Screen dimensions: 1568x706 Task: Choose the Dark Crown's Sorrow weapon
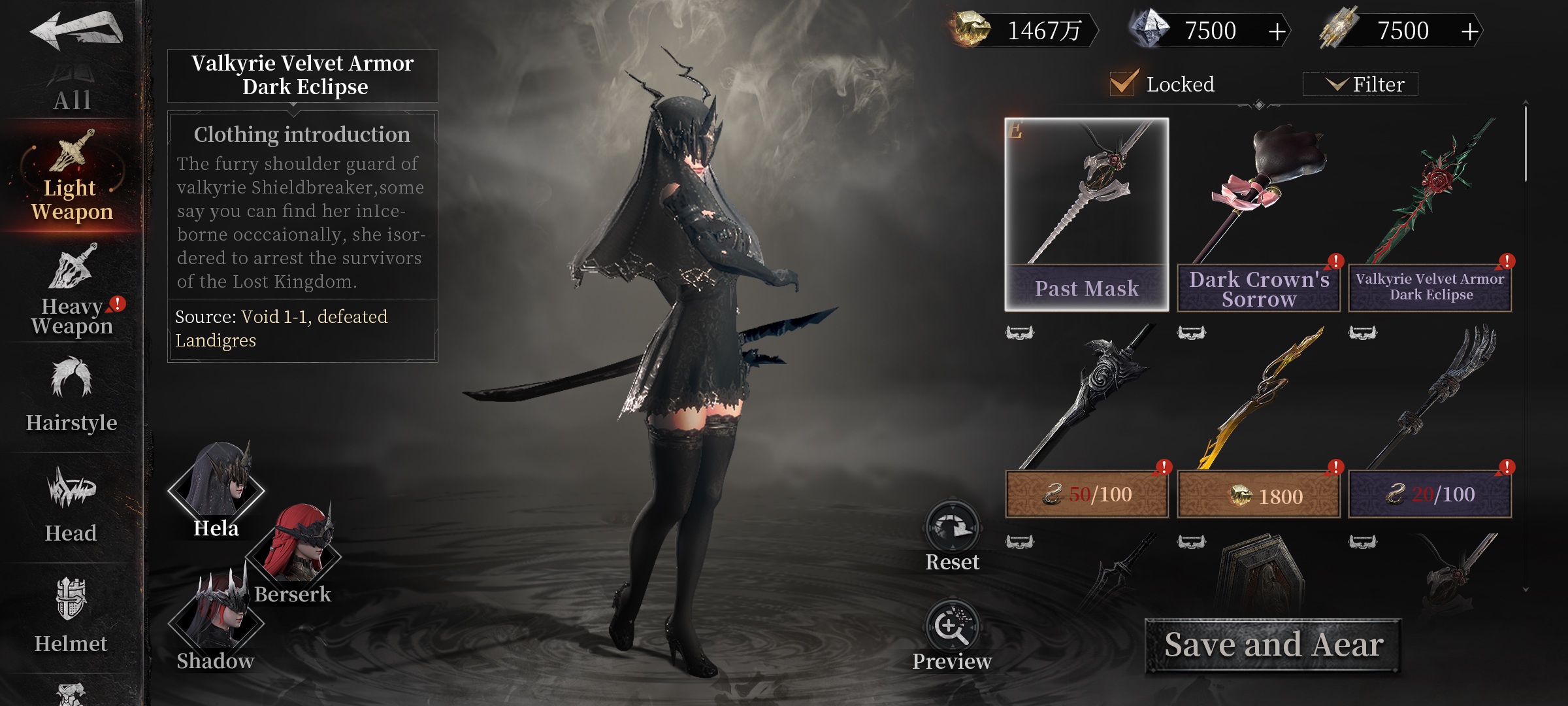pos(1258,214)
